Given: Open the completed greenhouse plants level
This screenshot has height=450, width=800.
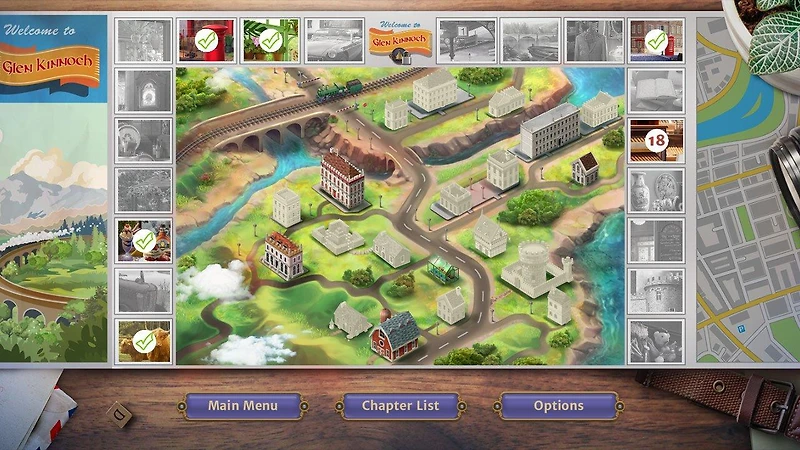Looking at the screenshot, I should pos(270,41).
